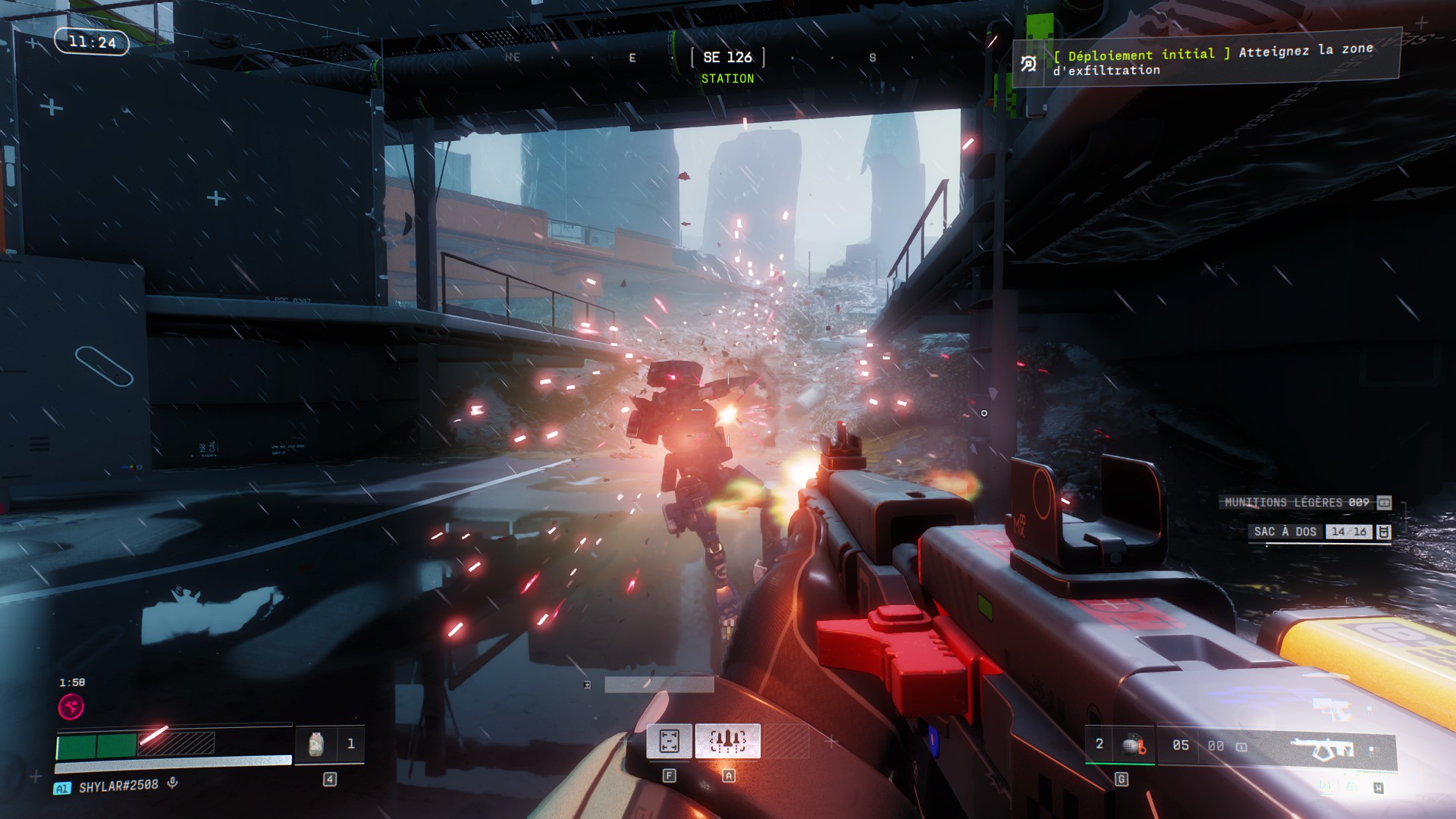Select the consumable item slot
The width and height of the screenshot is (1456, 819).
click(x=317, y=745)
